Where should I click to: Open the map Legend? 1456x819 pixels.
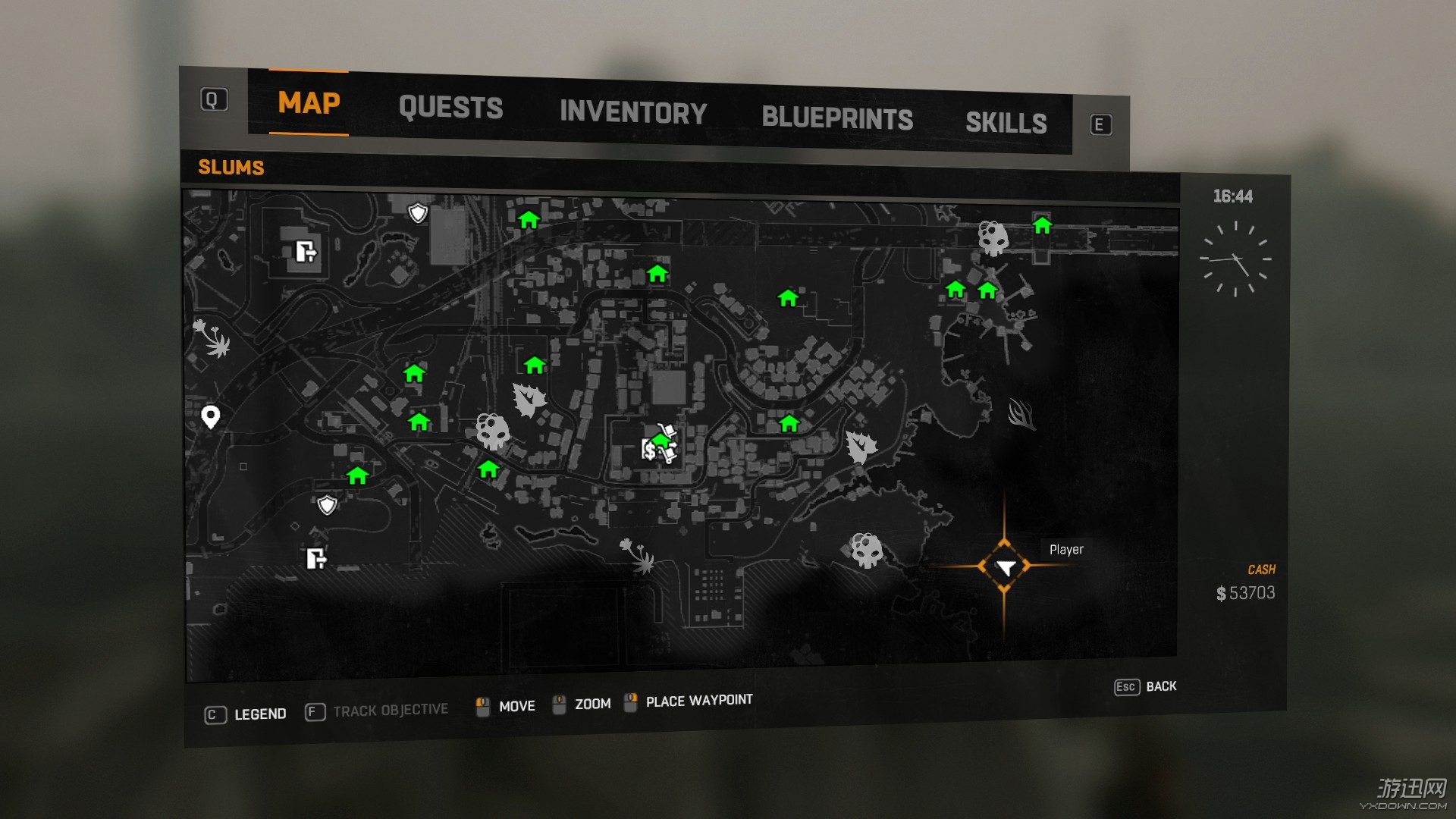(246, 714)
